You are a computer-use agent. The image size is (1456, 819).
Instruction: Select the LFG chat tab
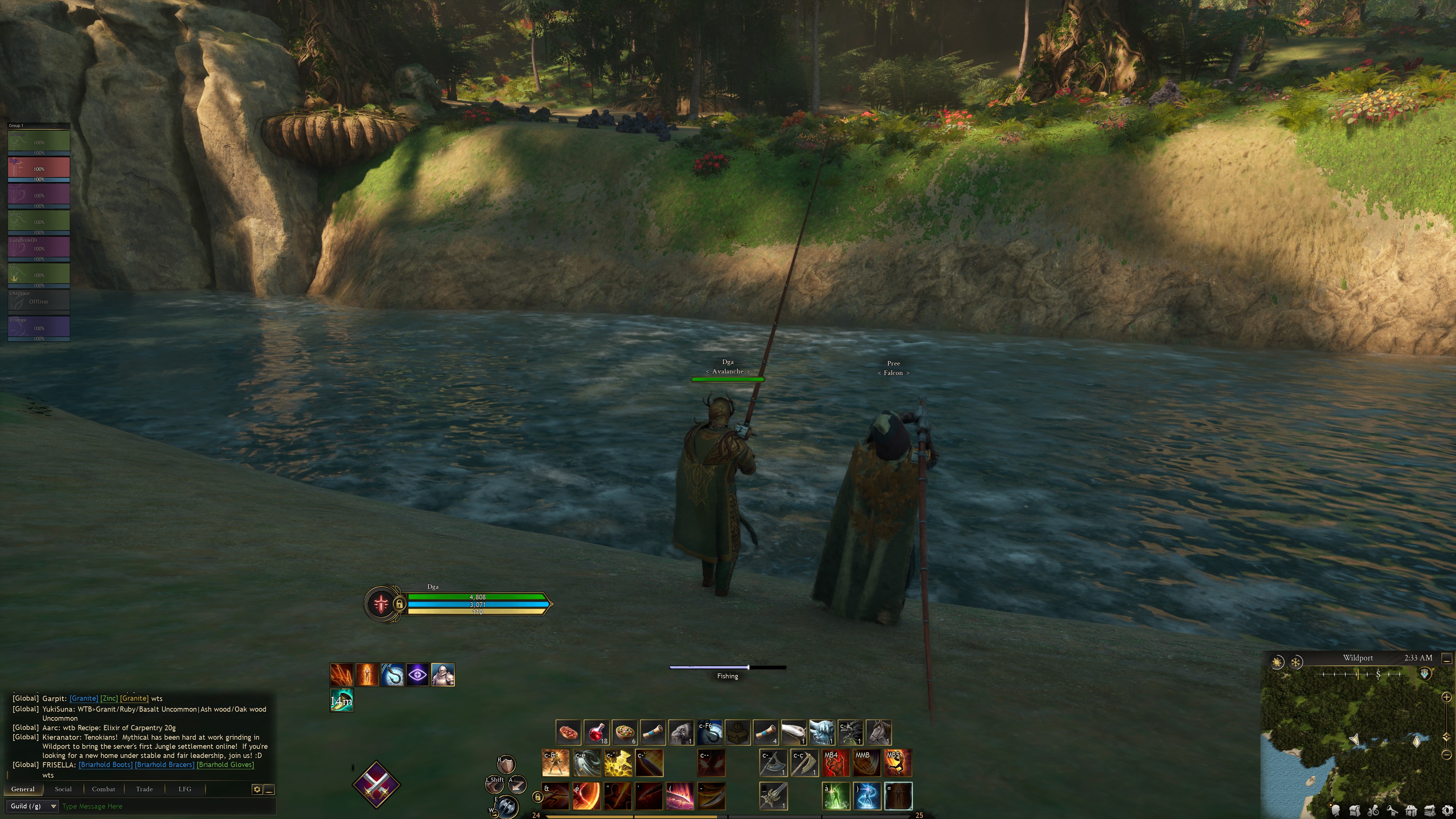[185, 789]
